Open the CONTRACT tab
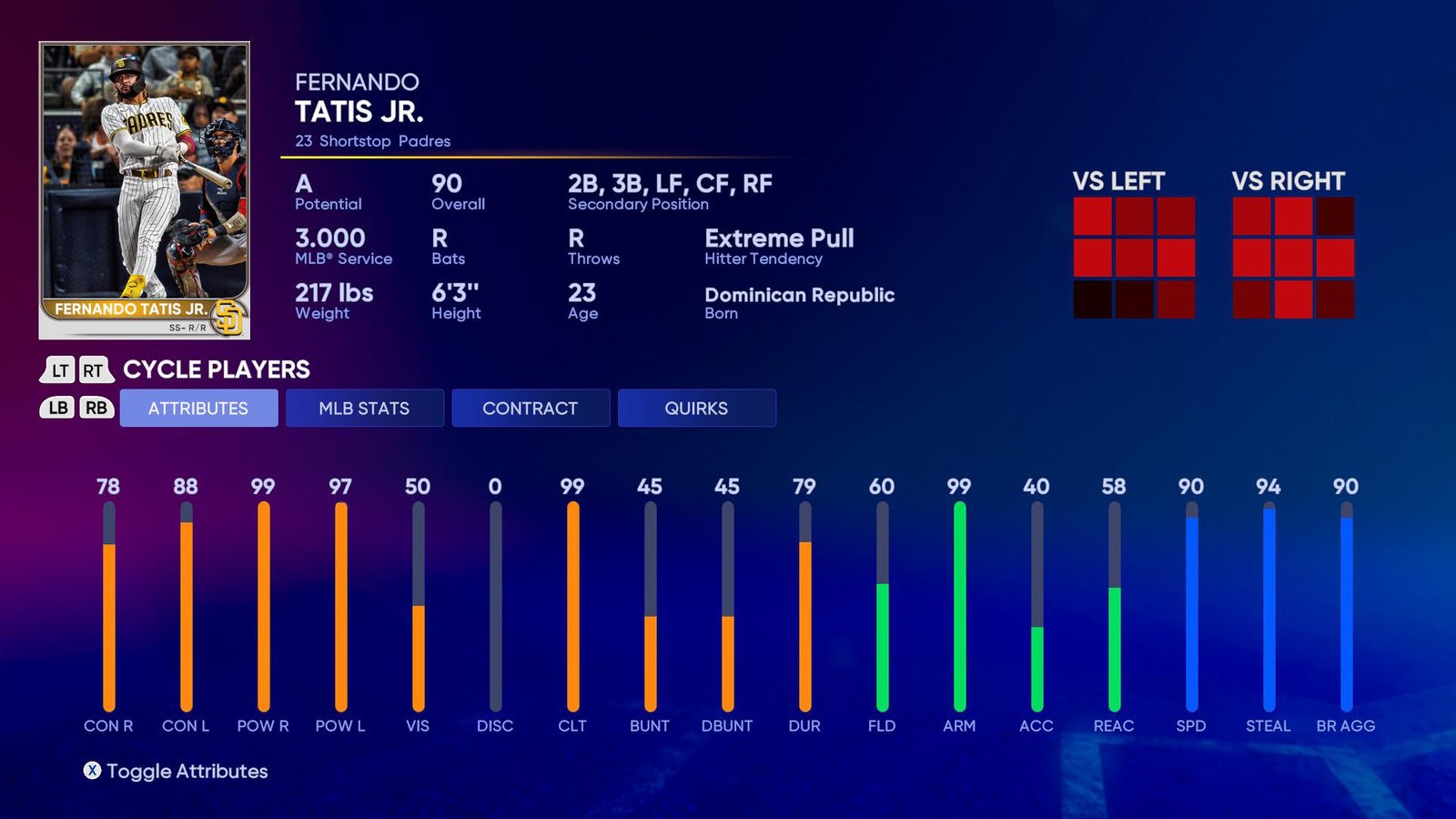Image resolution: width=1456 pixels, height=819 pixels. 531,408
